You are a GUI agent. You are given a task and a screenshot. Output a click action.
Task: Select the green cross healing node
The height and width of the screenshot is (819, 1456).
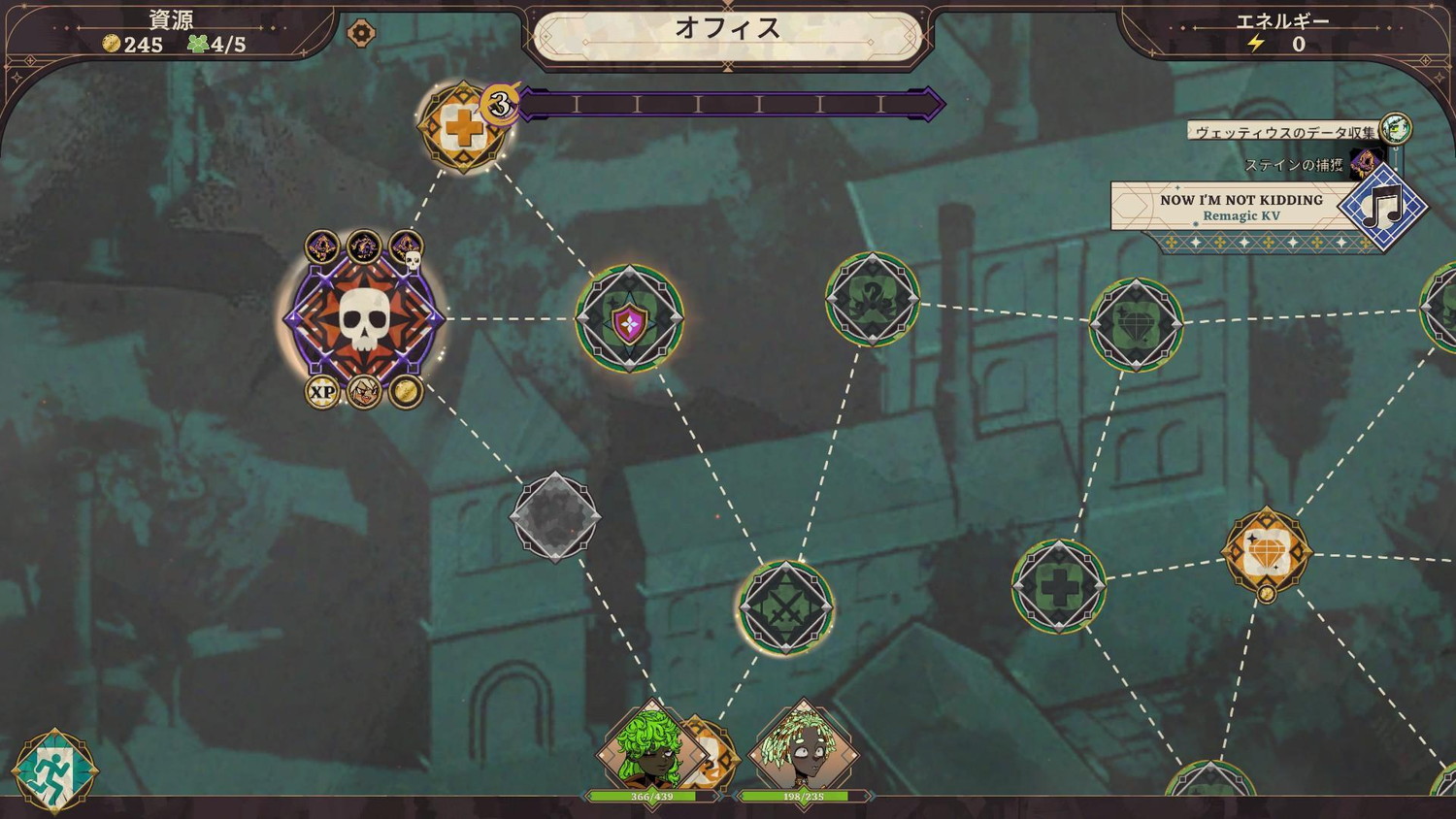[1059, 586]
